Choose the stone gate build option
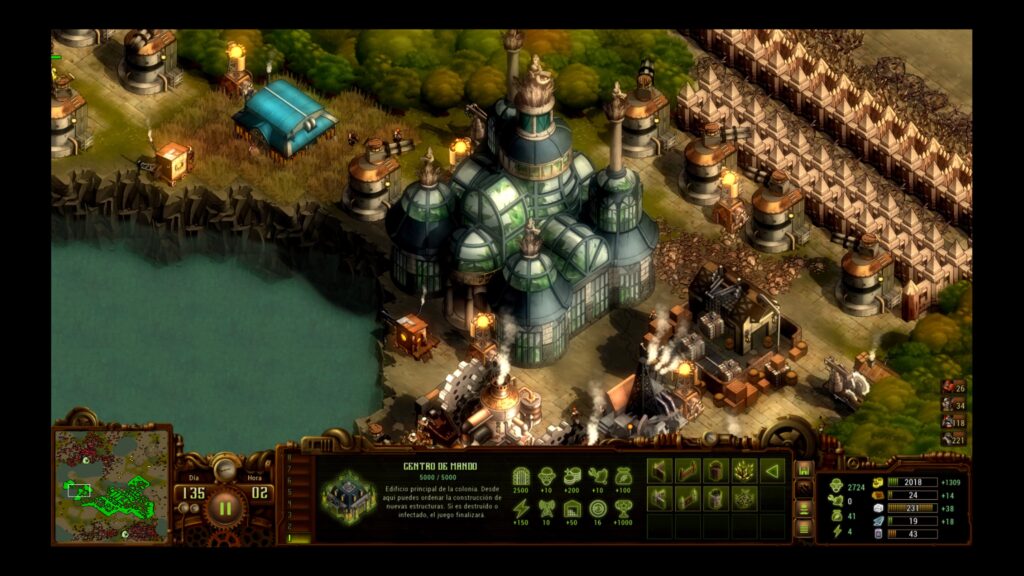The width and height of the screenshot is (1024, 576). coord(687,498)
